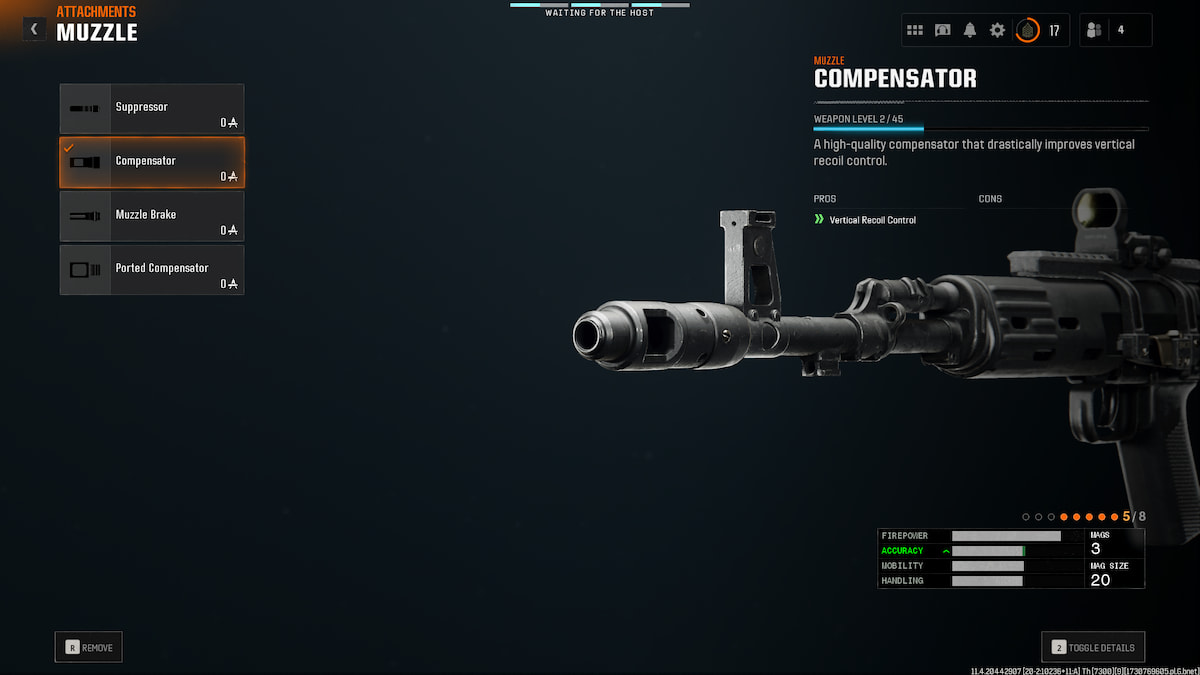Open the settings gear
Viewport: 1200px width, 675px height.
[997, 30]
